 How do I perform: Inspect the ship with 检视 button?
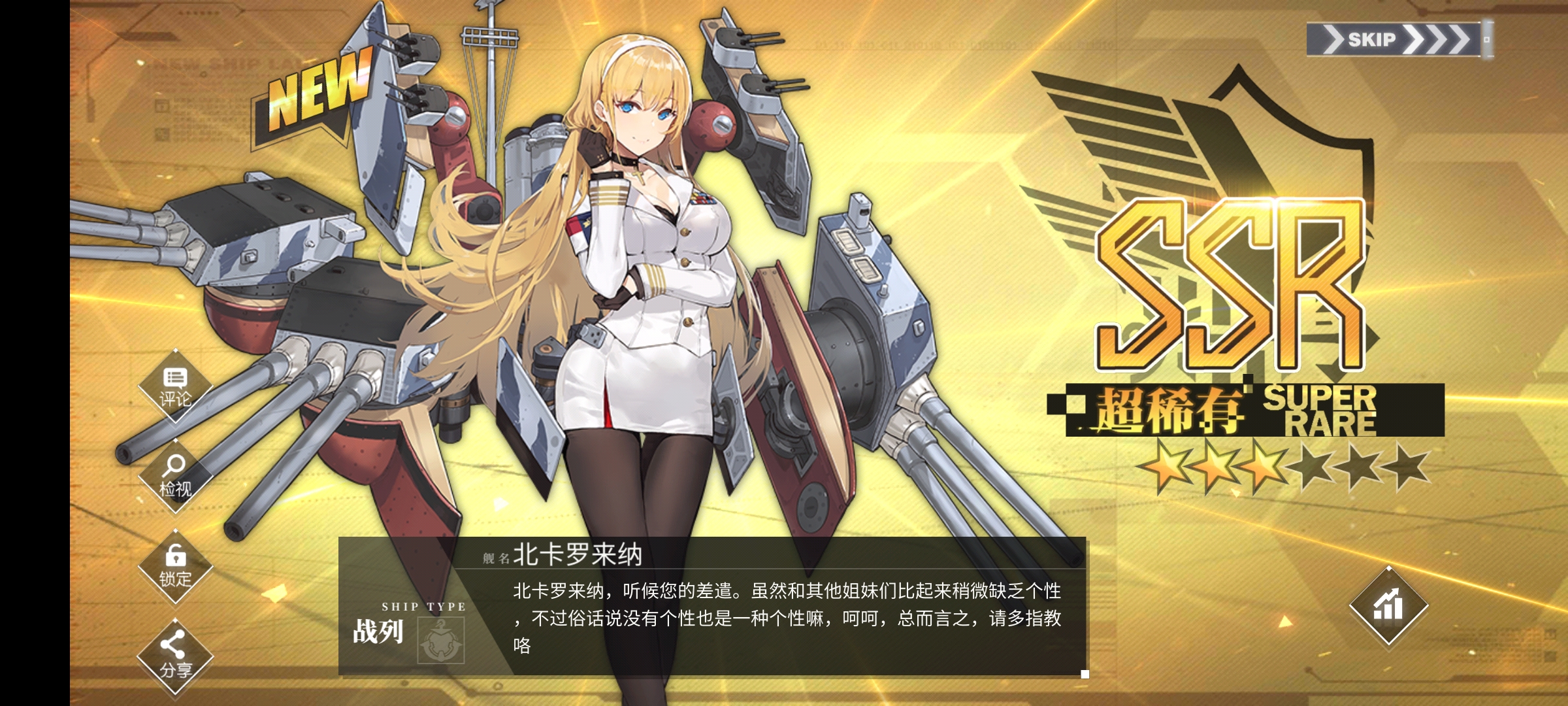pos(175,477)
